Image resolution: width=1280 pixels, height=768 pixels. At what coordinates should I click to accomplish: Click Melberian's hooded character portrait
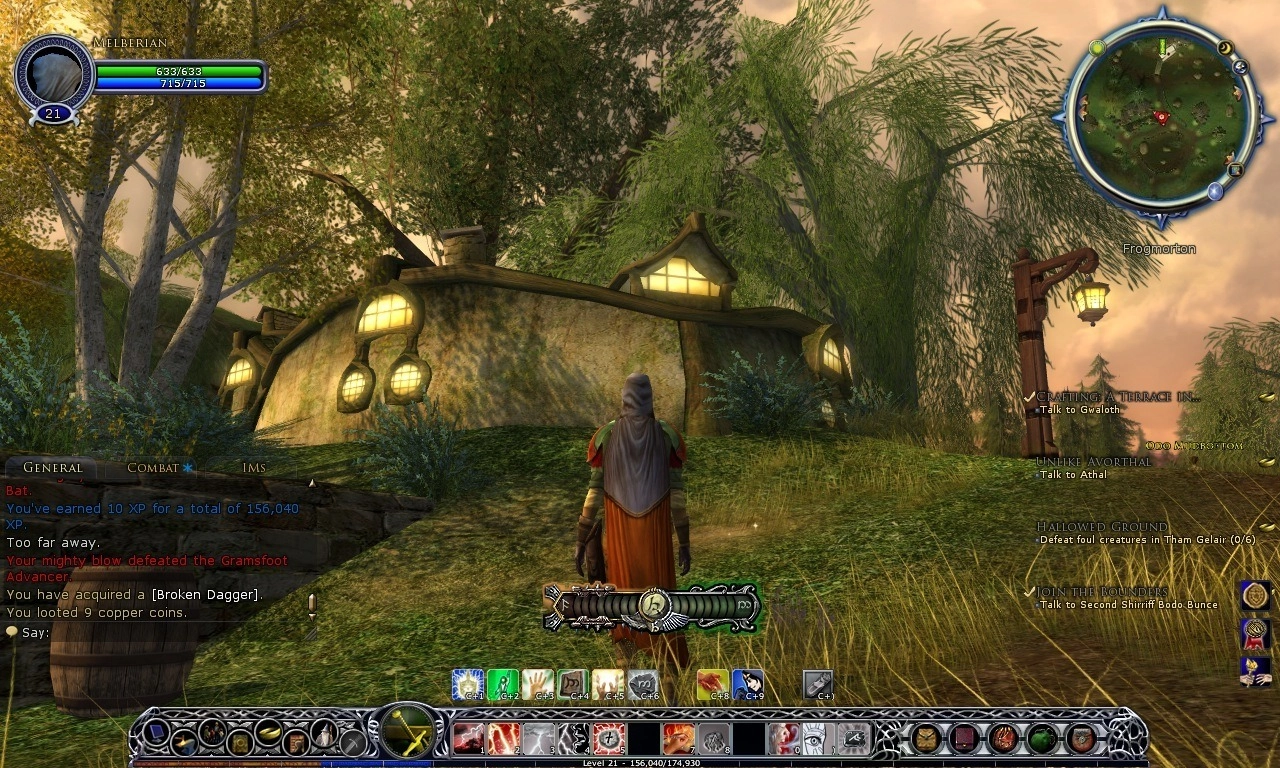tap(53, 76)
